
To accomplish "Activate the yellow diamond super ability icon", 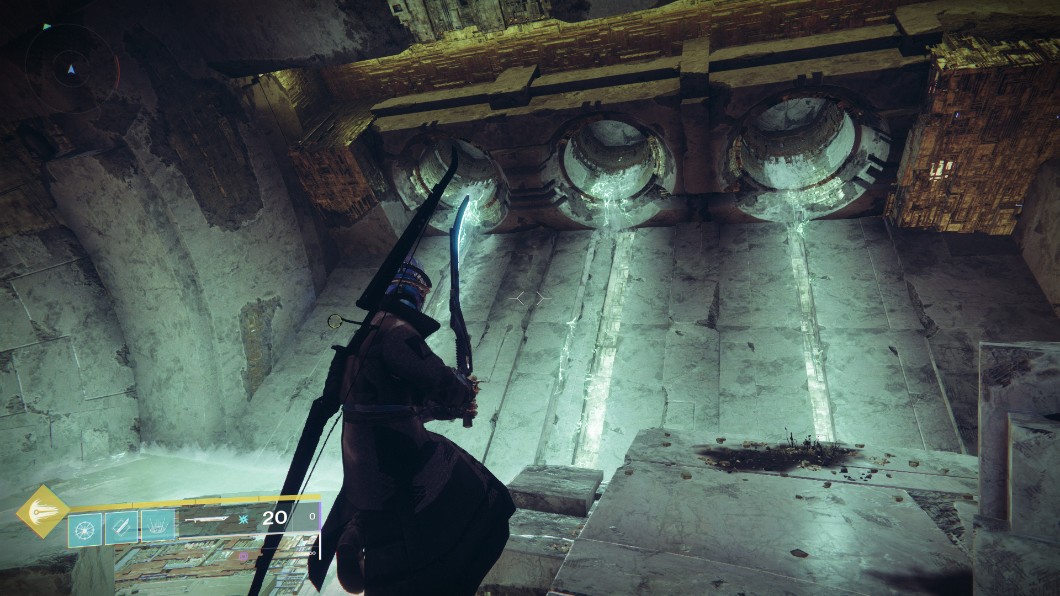I will 43,512.
